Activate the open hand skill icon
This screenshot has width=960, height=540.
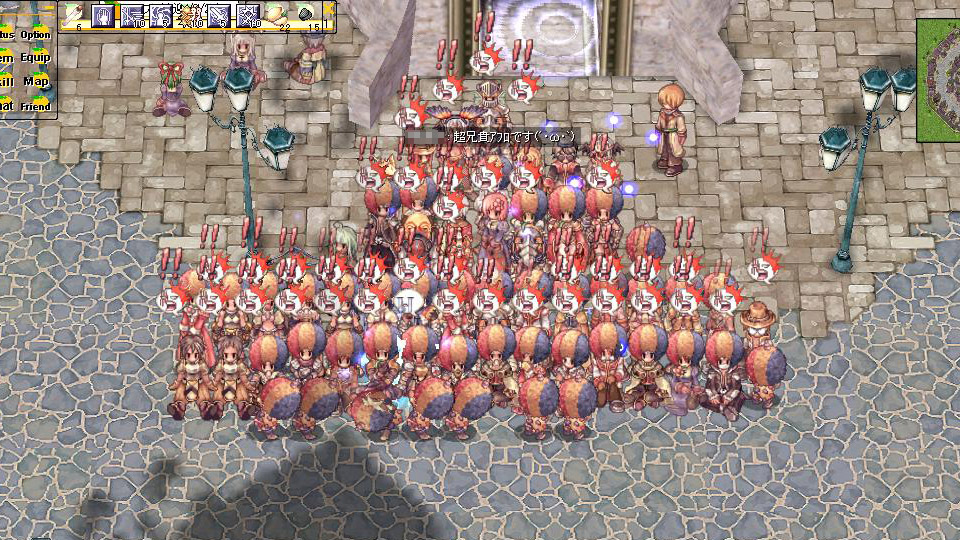(x=103, y=15)
